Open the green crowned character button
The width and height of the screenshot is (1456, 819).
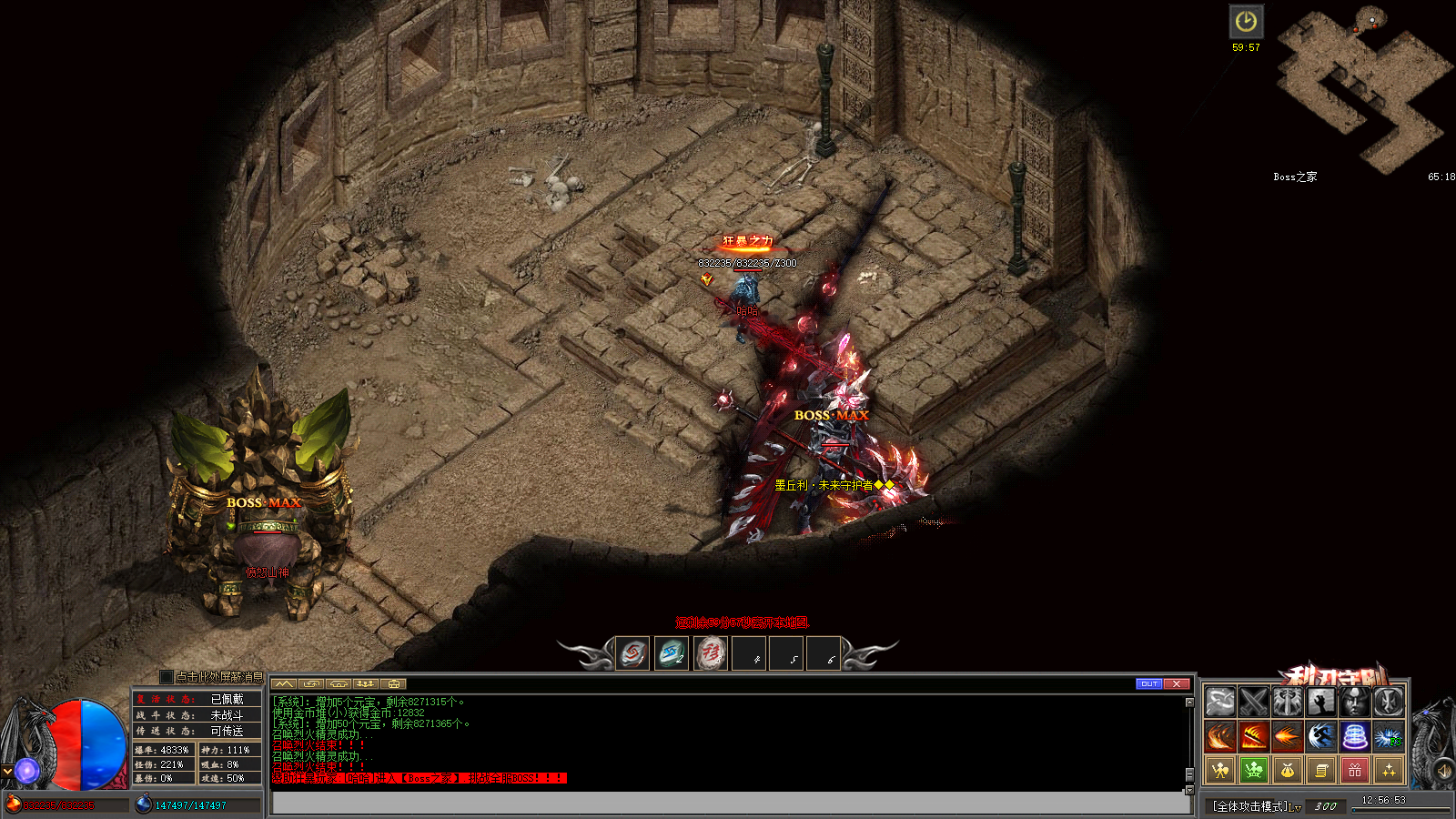point(1254,770)
